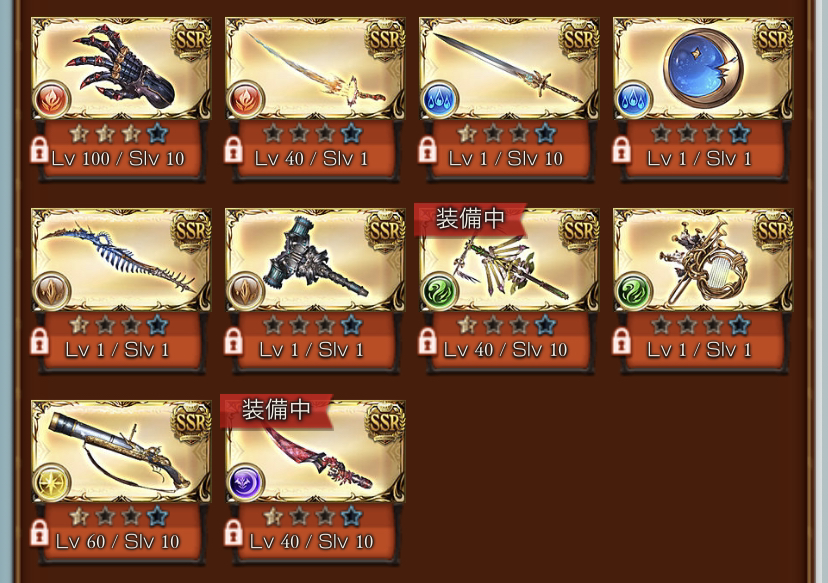Select the blue crescent moon orb weapon

pyautogui.click(x=703, y=70)
